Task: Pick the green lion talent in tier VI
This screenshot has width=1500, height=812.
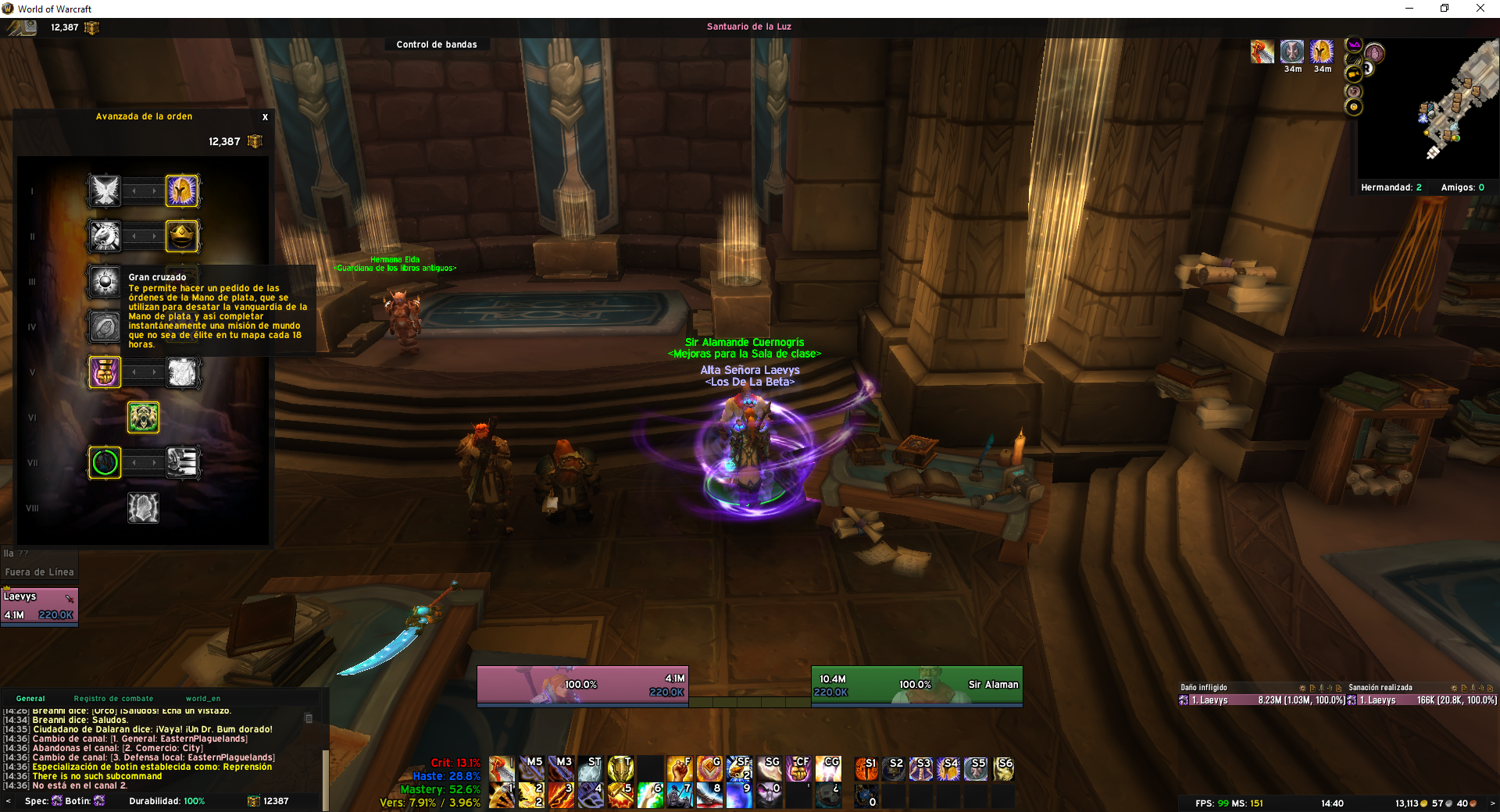Action: 144,418
